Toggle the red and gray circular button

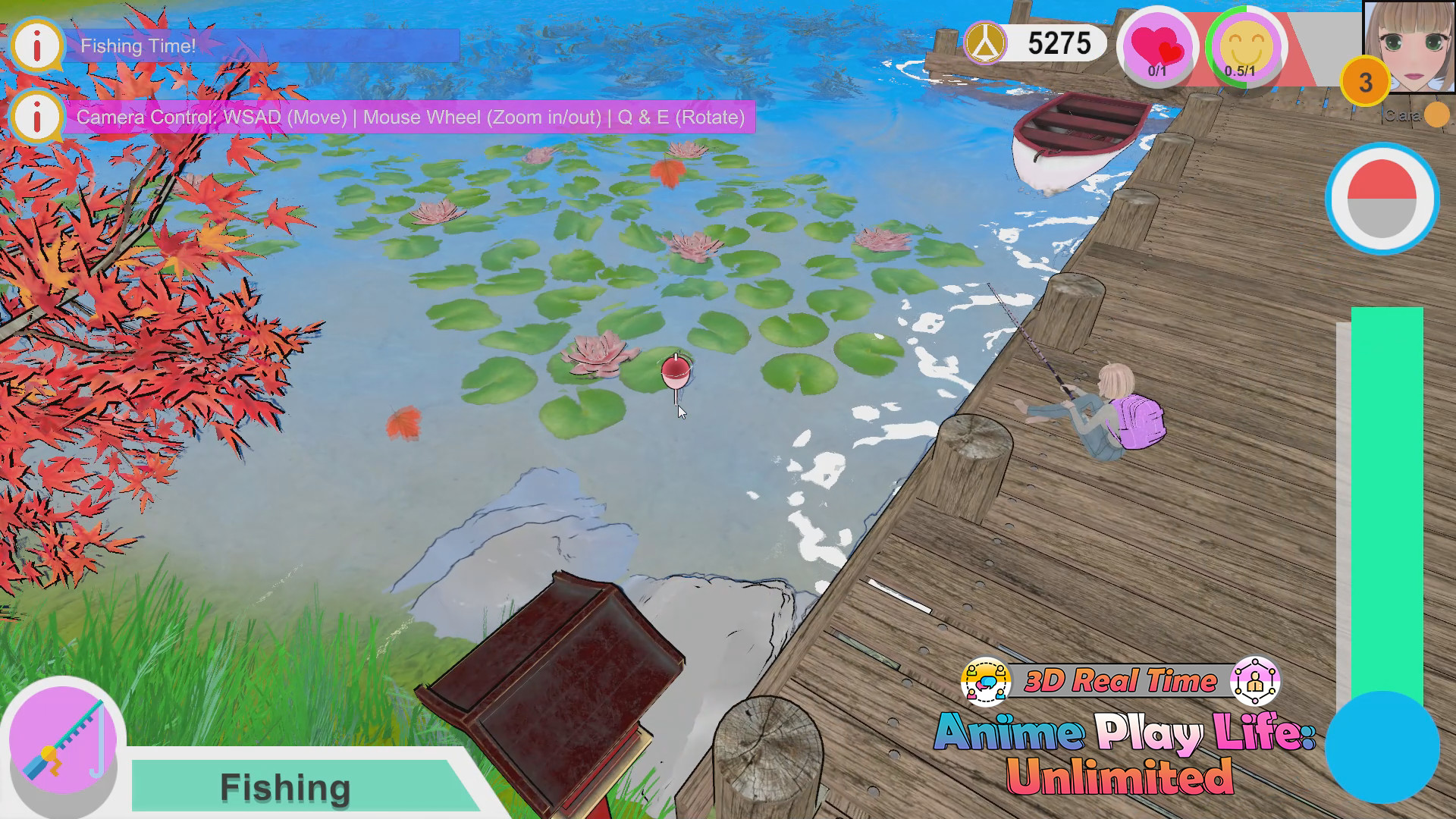[x=1382, y=197]
